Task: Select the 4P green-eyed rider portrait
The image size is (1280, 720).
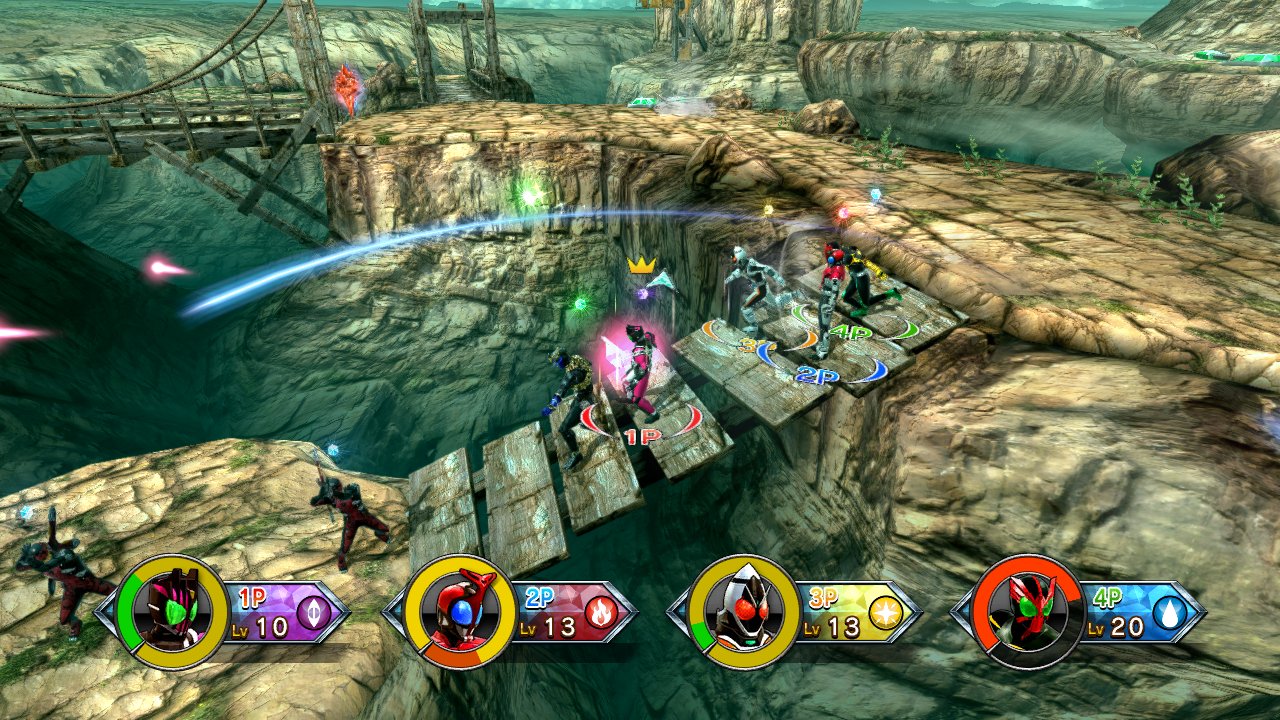Action: pos(1028,611)
